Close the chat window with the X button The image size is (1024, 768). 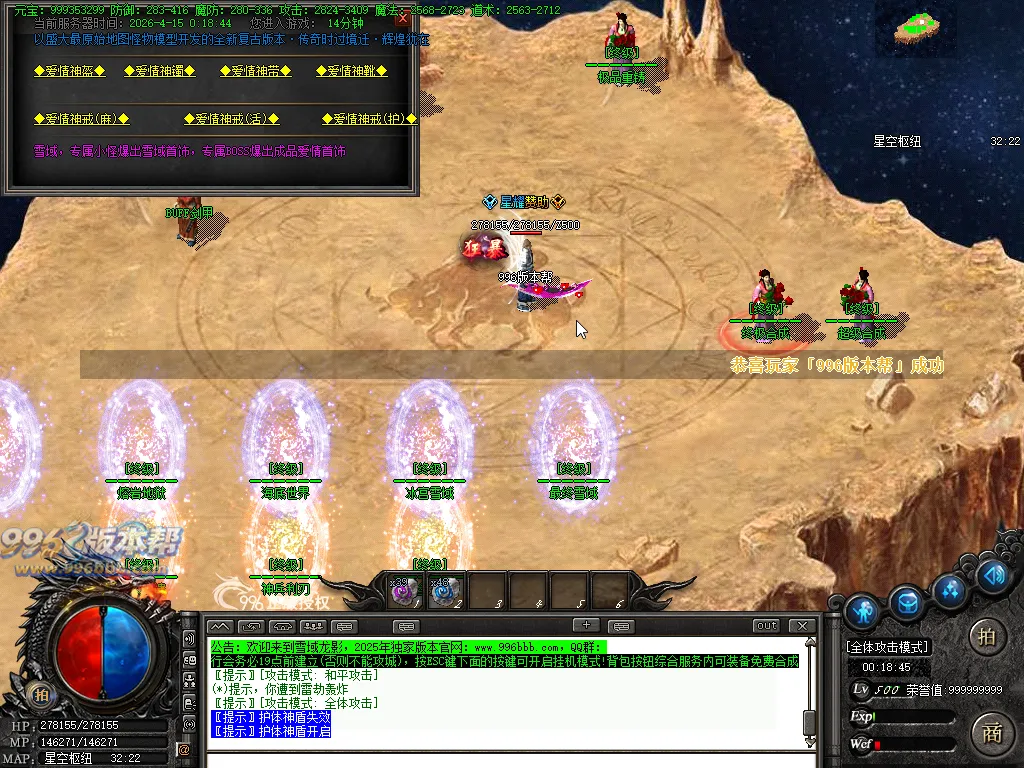pos(801,626)
